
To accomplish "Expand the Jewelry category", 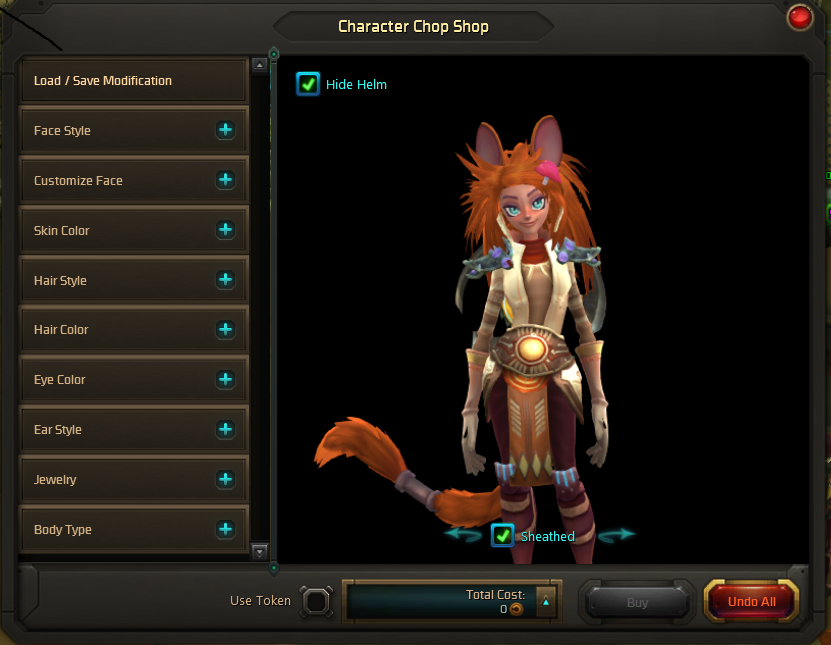I will click(x=225, y=479).
